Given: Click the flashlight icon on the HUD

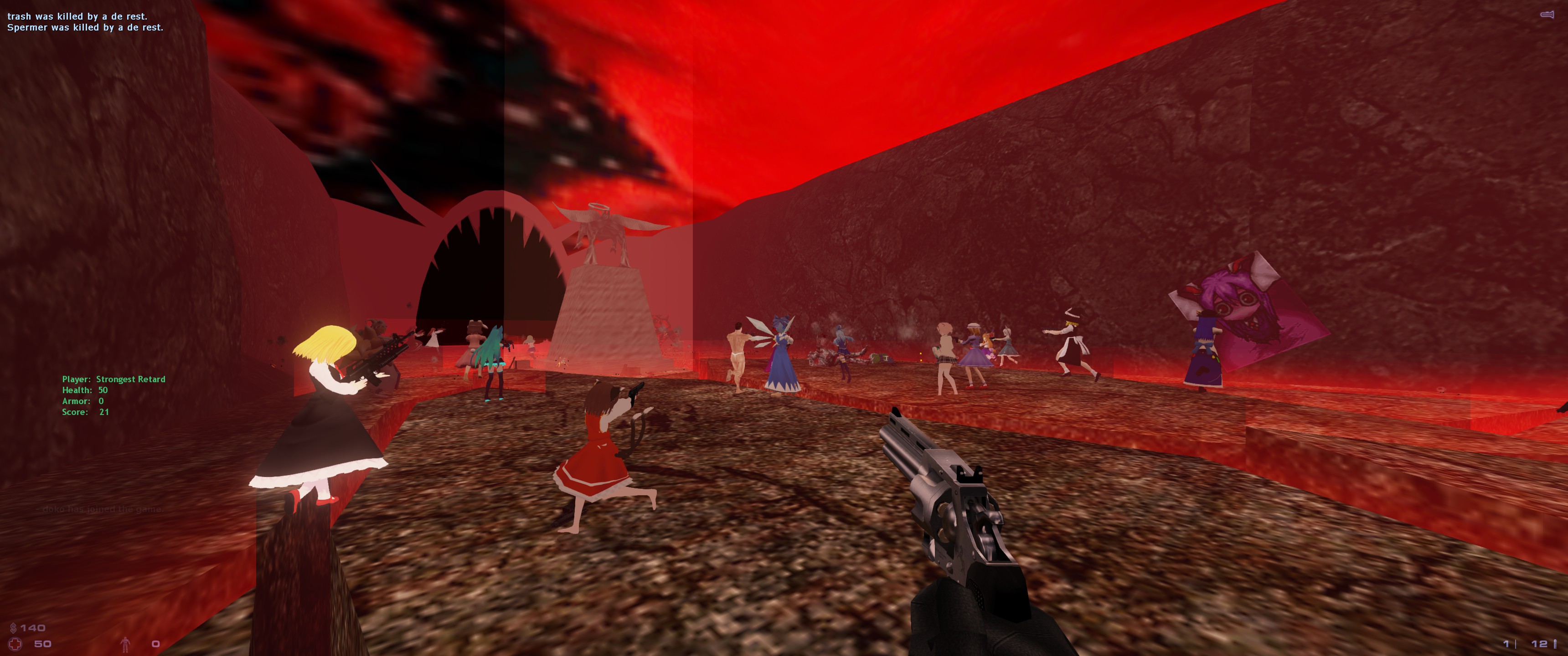Looking at the screenshot, I should point(1547,15).
